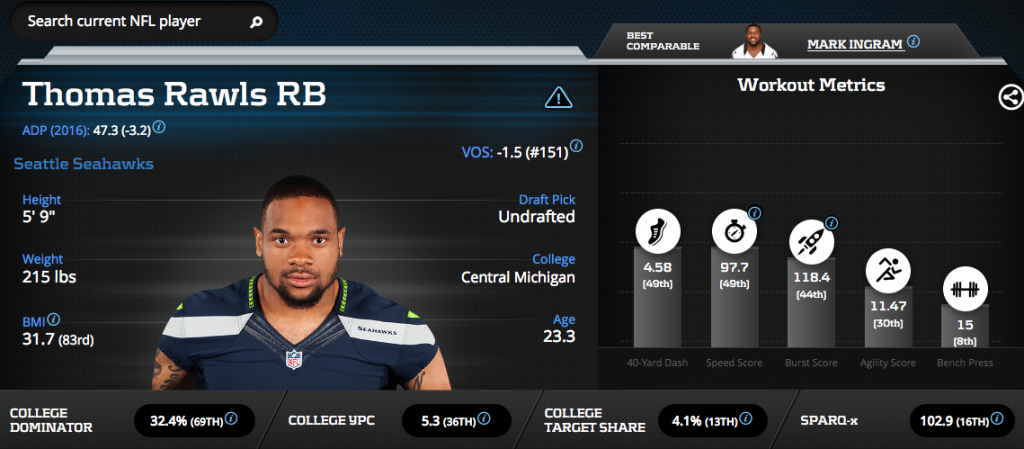Select the Agility Score runner icon
The width and height of the screenshot is (1024, 449).
pyautogui.click(x=887, y=268)
